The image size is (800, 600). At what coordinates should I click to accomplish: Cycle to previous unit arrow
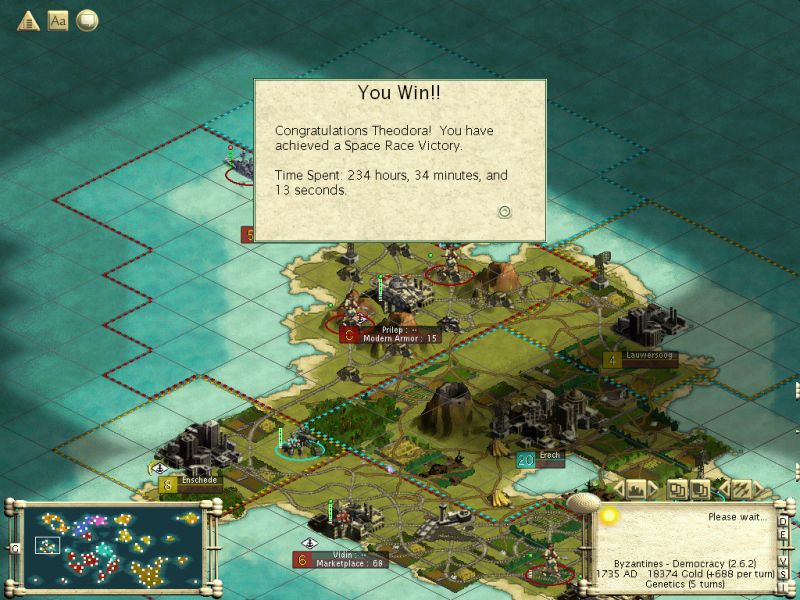(x=723, y=489)
